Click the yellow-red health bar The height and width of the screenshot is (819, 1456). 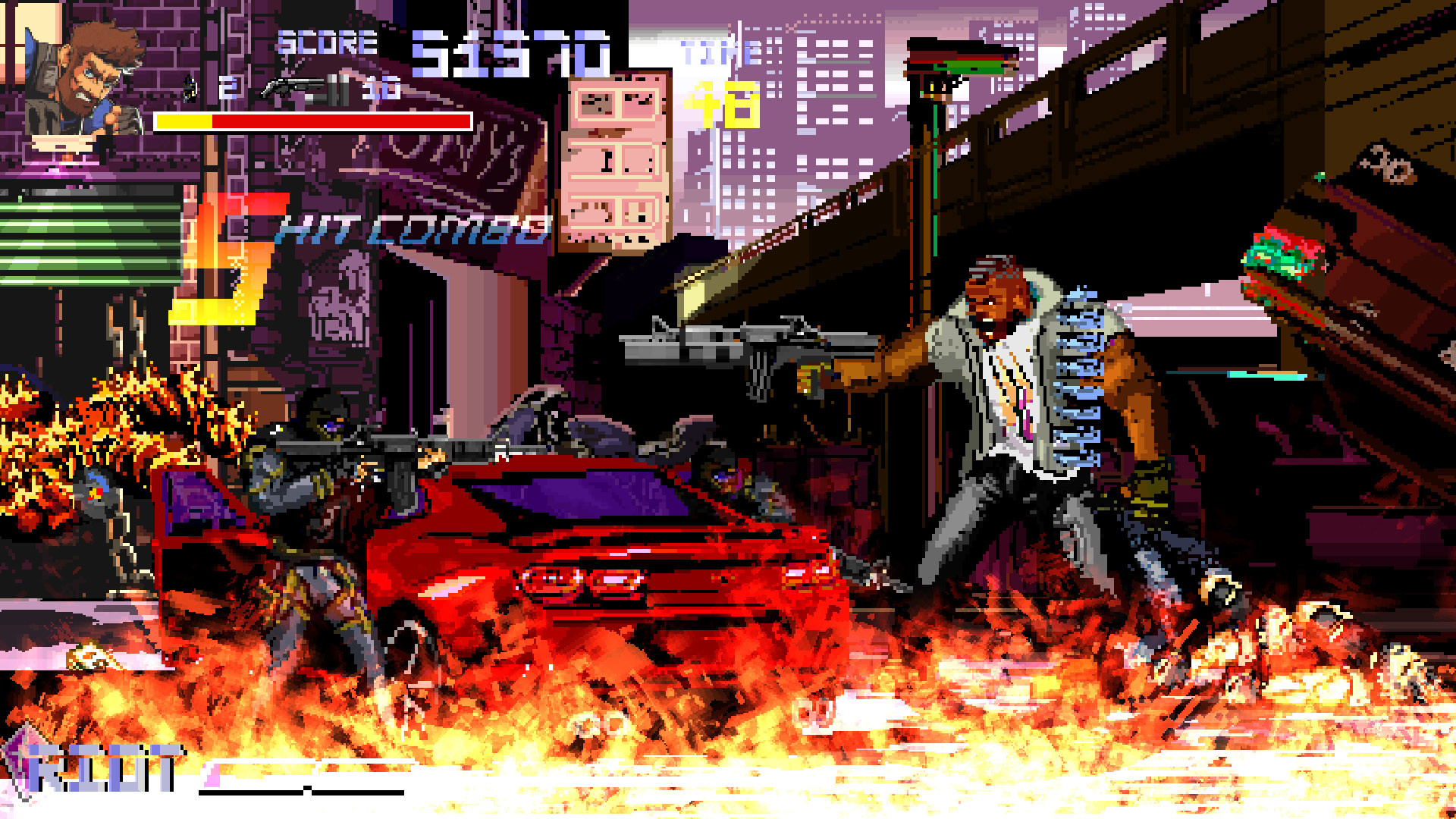pos(311,121)
